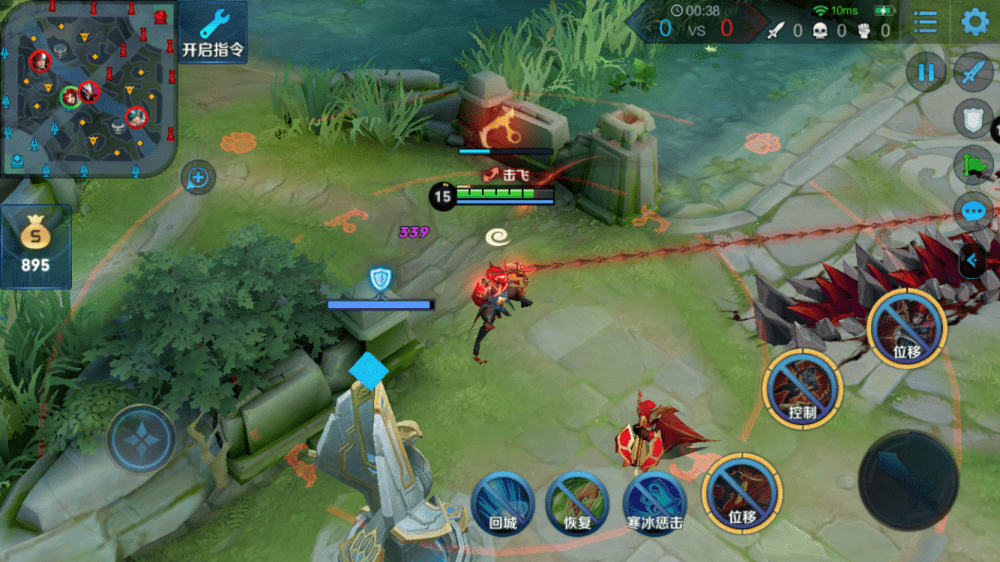
Task: Open the minimap
Action: click(88, 88)
